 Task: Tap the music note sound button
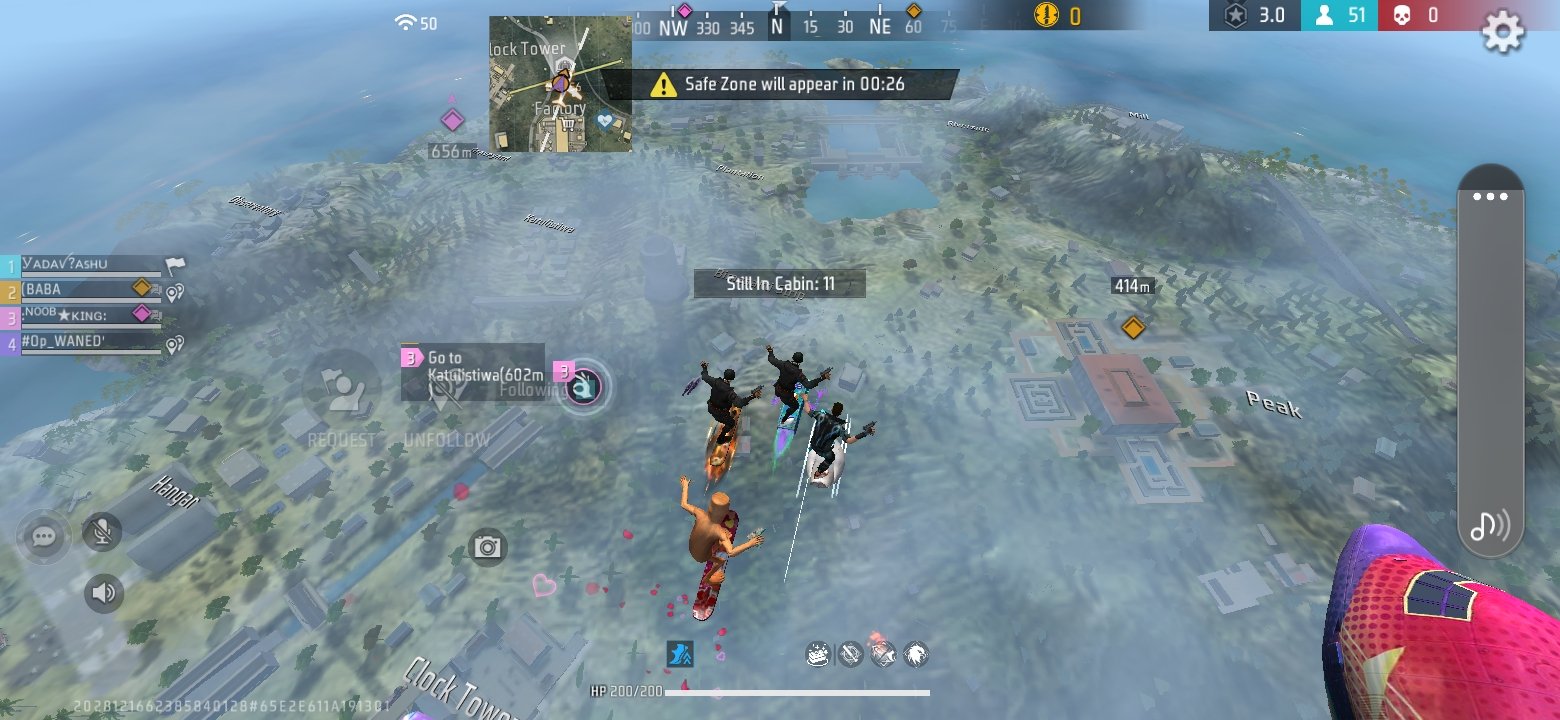[1489, 524]
